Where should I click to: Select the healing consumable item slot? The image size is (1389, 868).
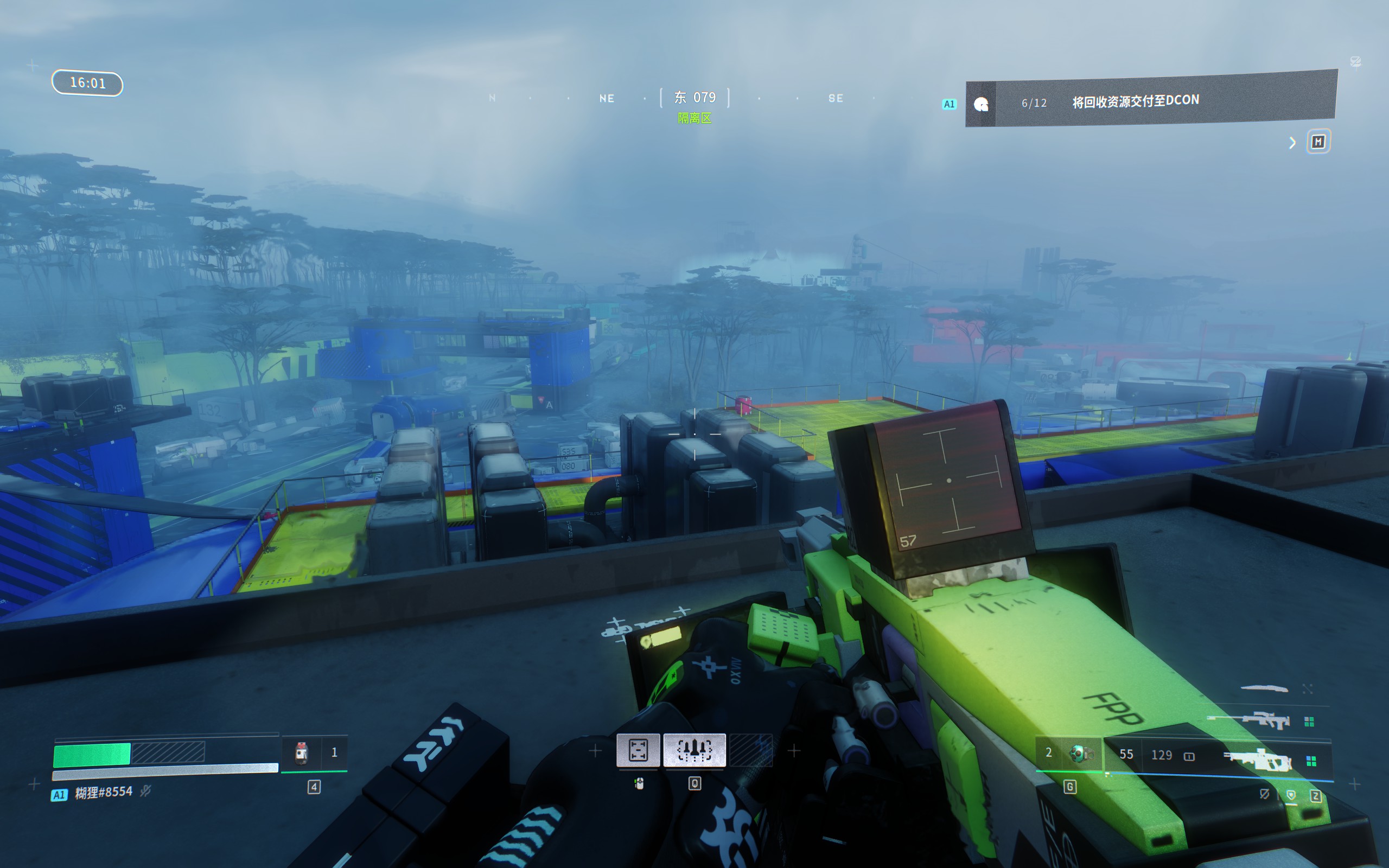point(301,752)
